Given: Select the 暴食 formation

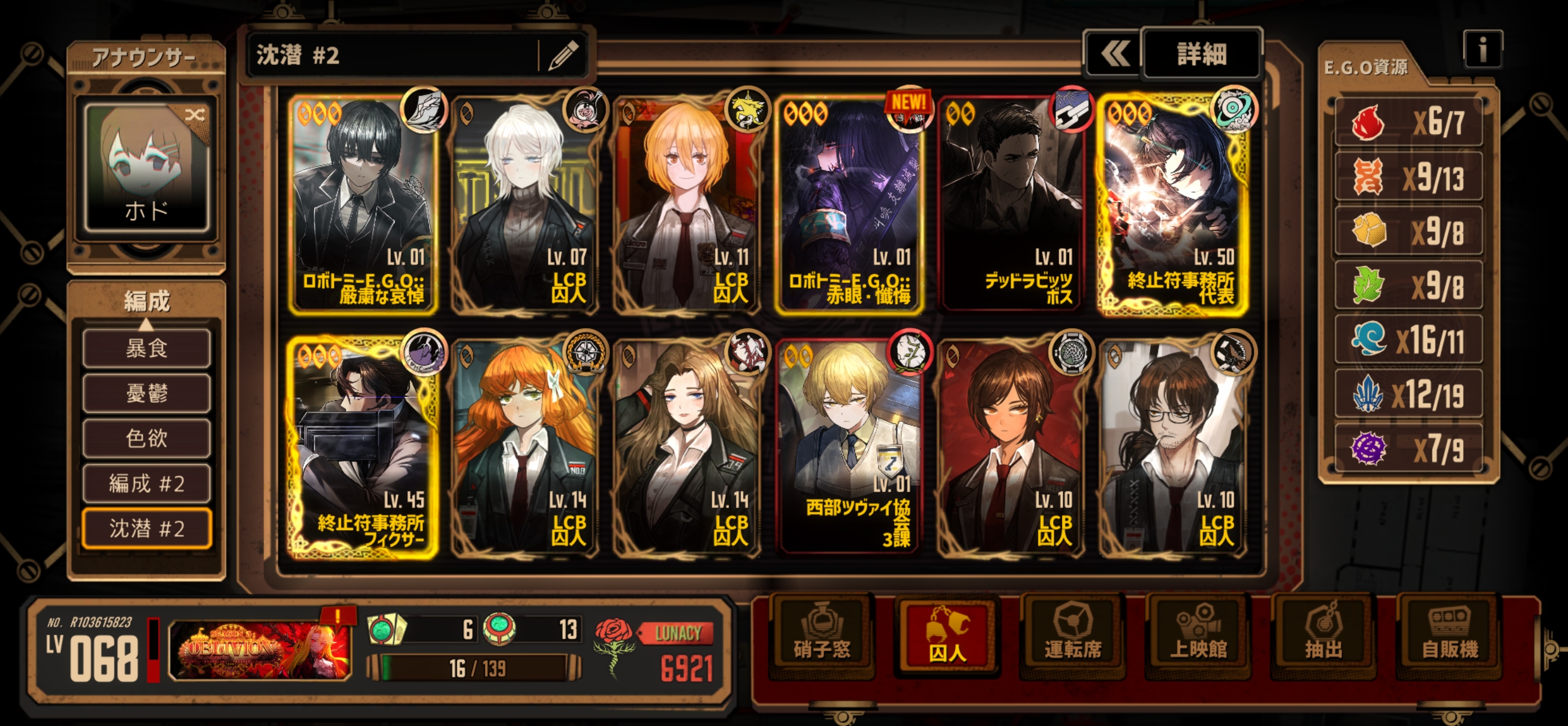Looking at the screenshot, I should click(x=147, y=349).
